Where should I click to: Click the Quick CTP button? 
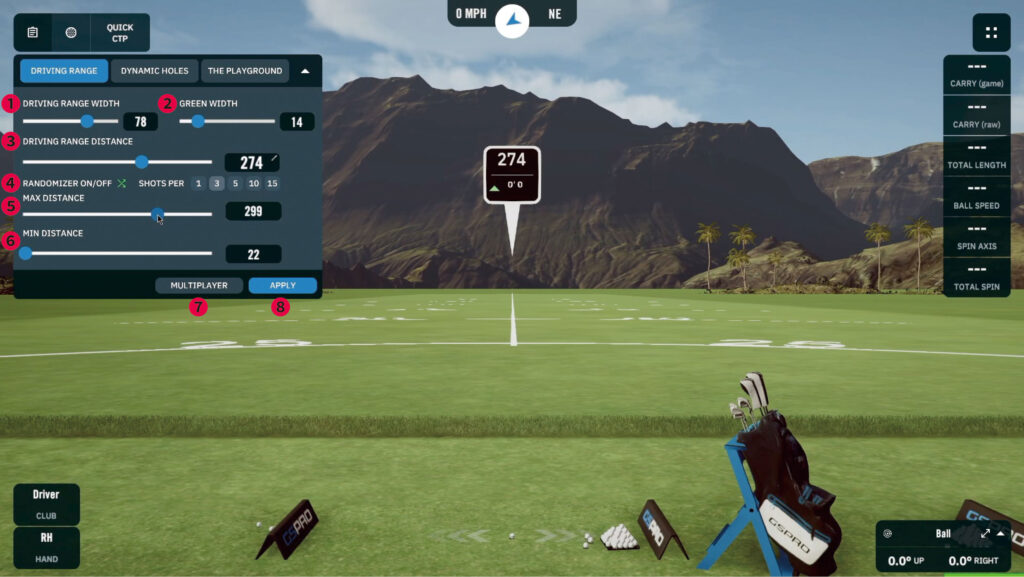pos(118,33)
